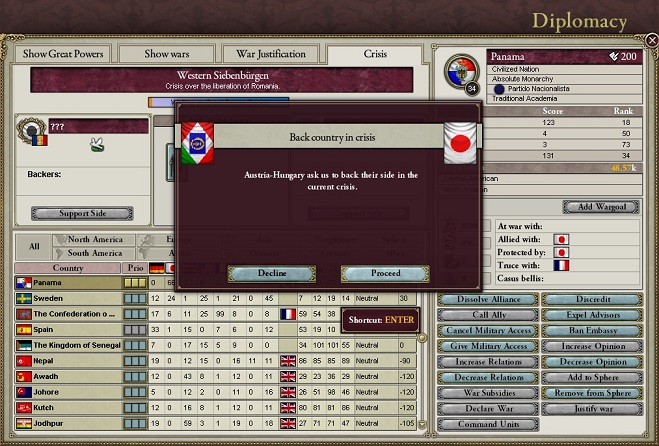Switch to the Show wars tab

(x=168, y=53)
